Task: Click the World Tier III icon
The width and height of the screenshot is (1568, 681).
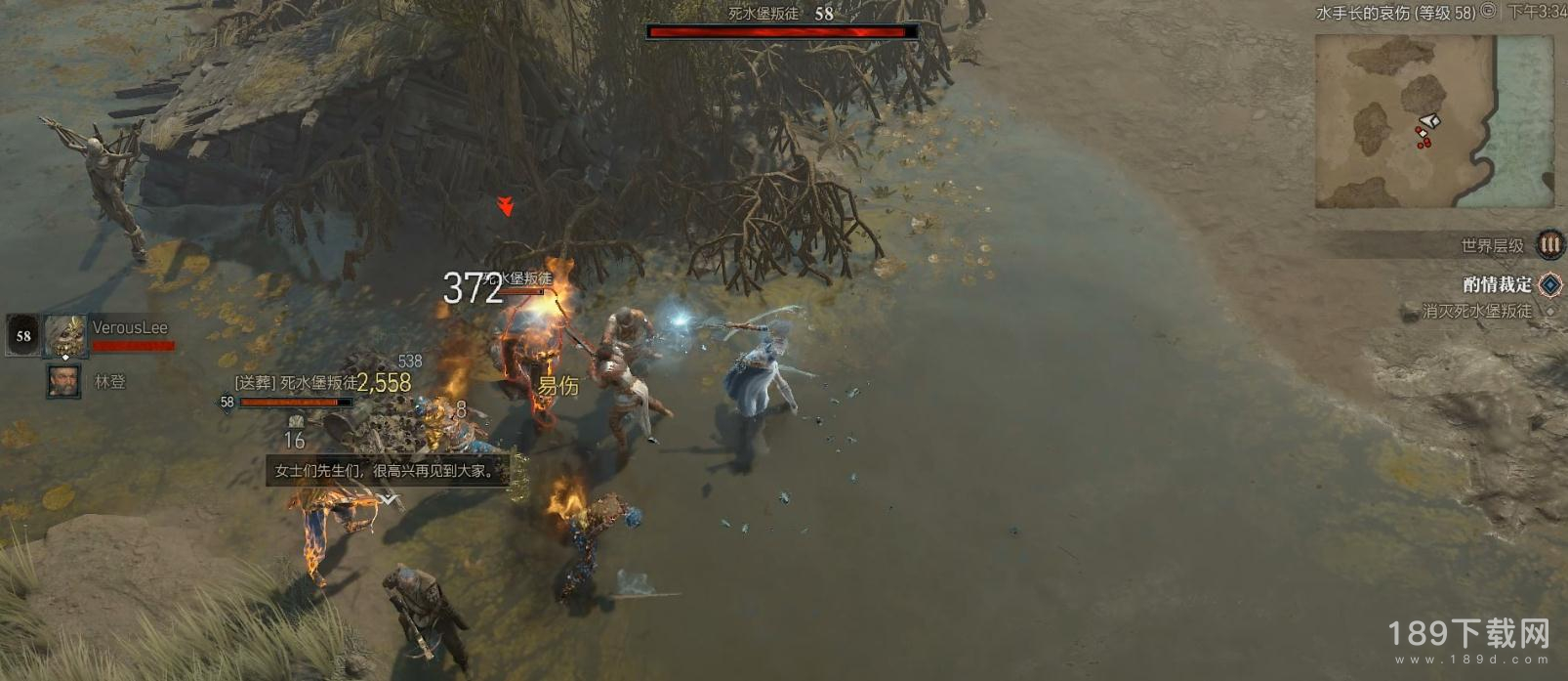Action: (1549, 244)
